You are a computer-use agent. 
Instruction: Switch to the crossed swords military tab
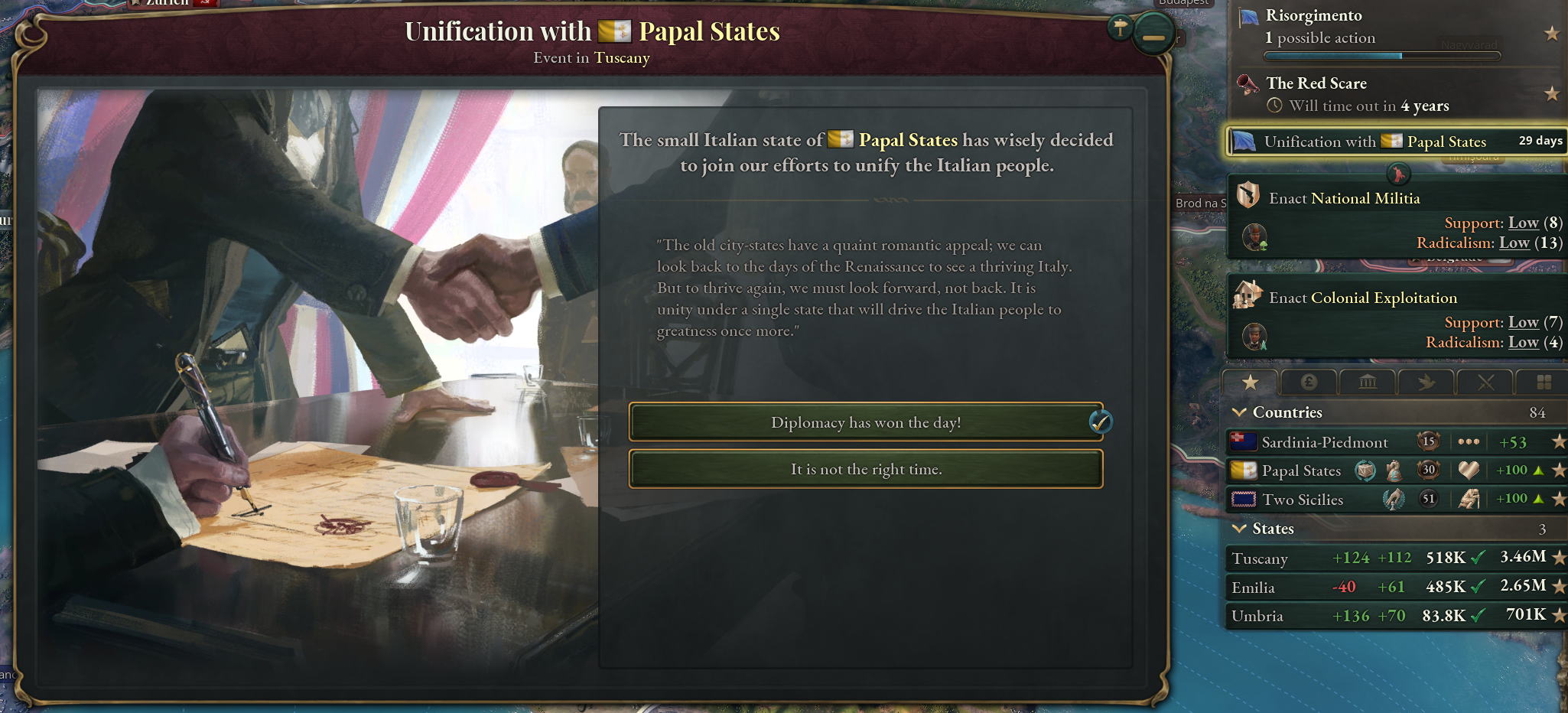tap(1485, 383)
